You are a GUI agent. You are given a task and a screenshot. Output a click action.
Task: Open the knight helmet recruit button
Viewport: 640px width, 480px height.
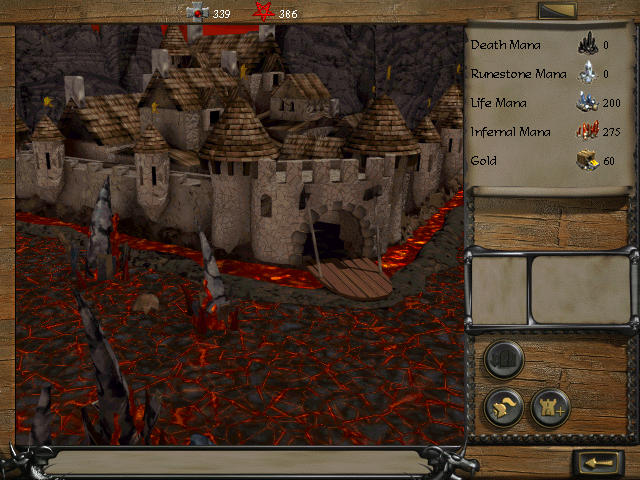[504, 407]
